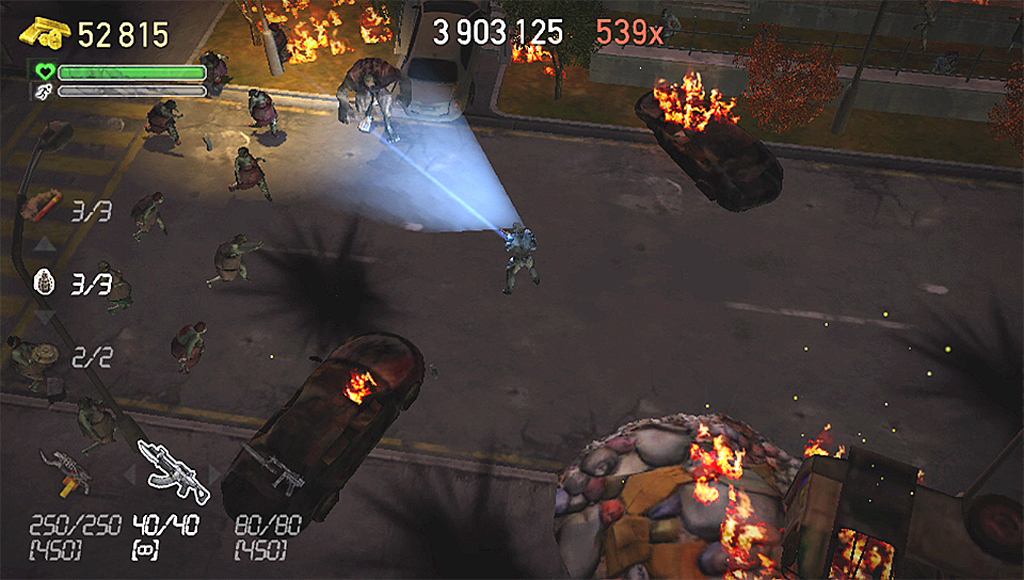Image resolution: width=1024 pixels, height=580 pixels.
Task: Click the up arrow above the grenade
Action: click(44, 245)
